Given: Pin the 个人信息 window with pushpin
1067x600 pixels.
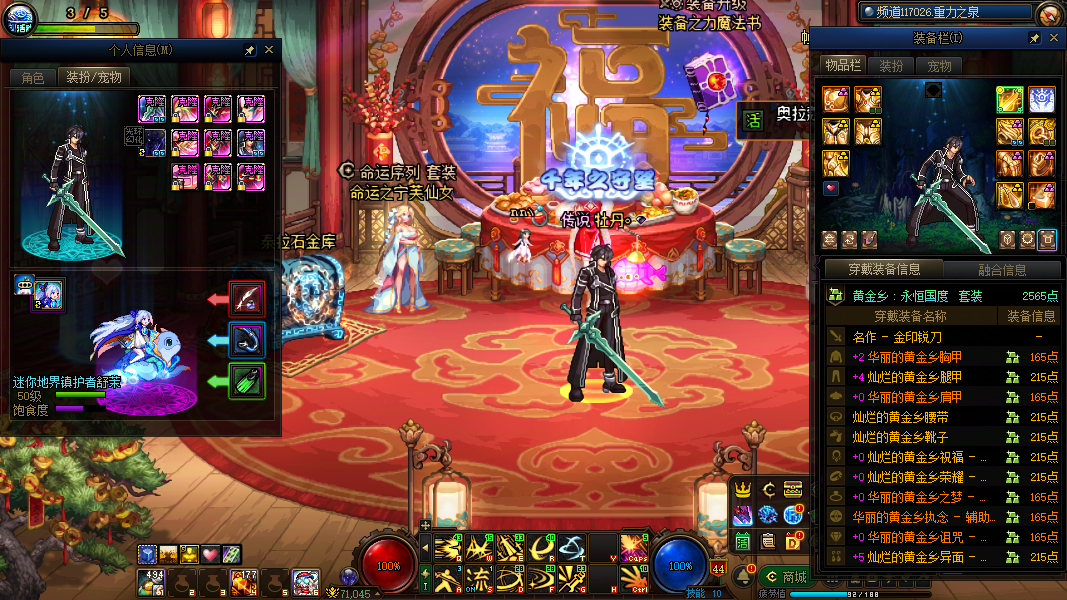Looking at the screenshot, I should [250, 49].
